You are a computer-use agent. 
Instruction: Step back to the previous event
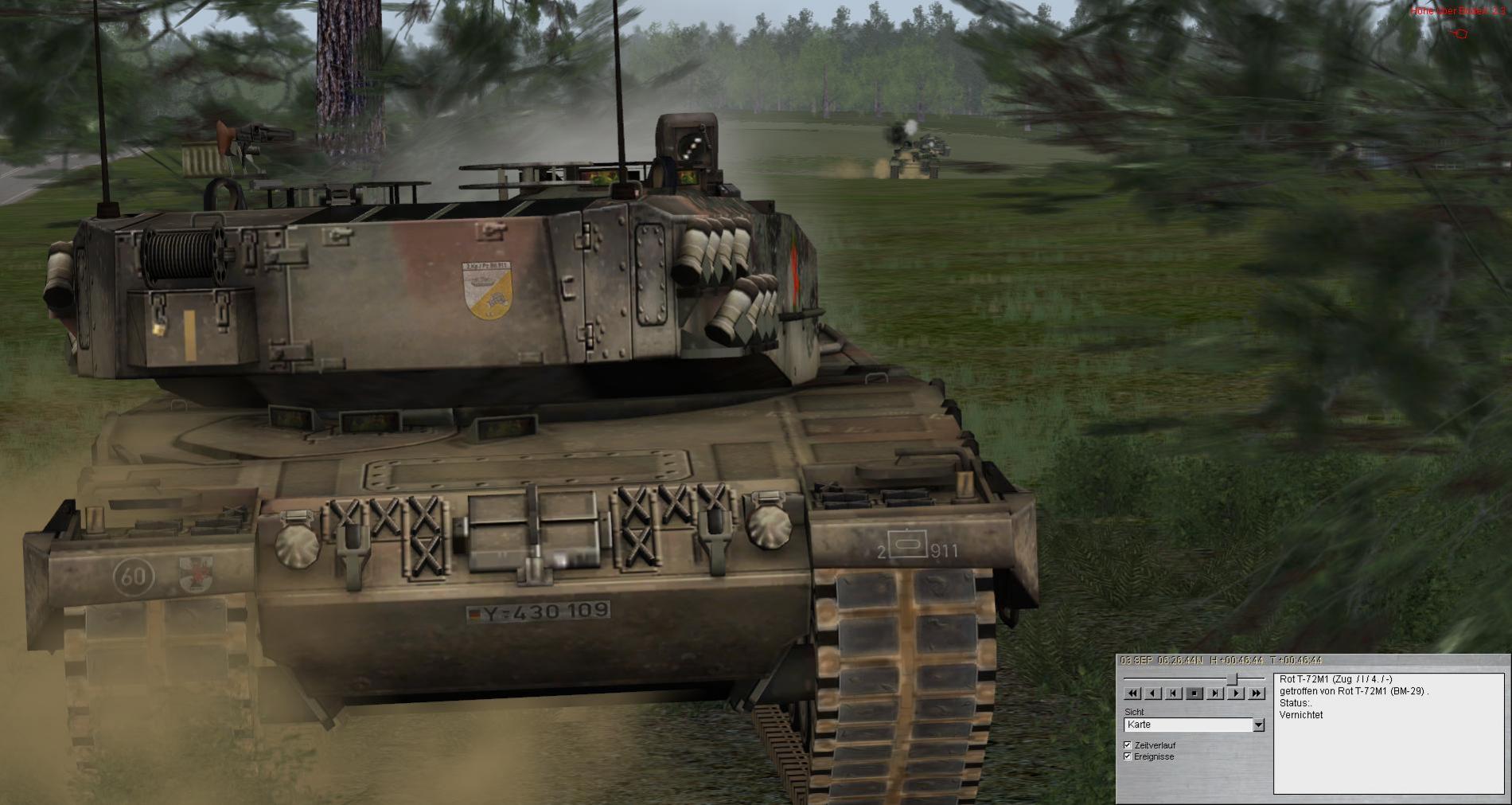point(1174,694)
